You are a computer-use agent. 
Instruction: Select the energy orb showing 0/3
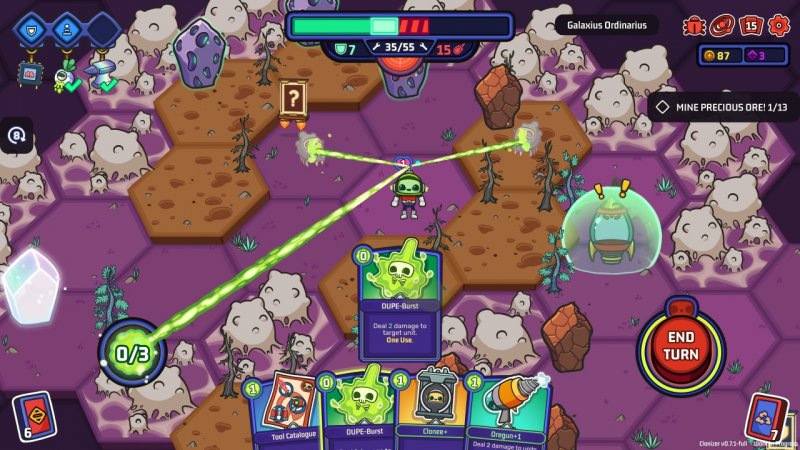pyautogui.click(x=132, y=351)
